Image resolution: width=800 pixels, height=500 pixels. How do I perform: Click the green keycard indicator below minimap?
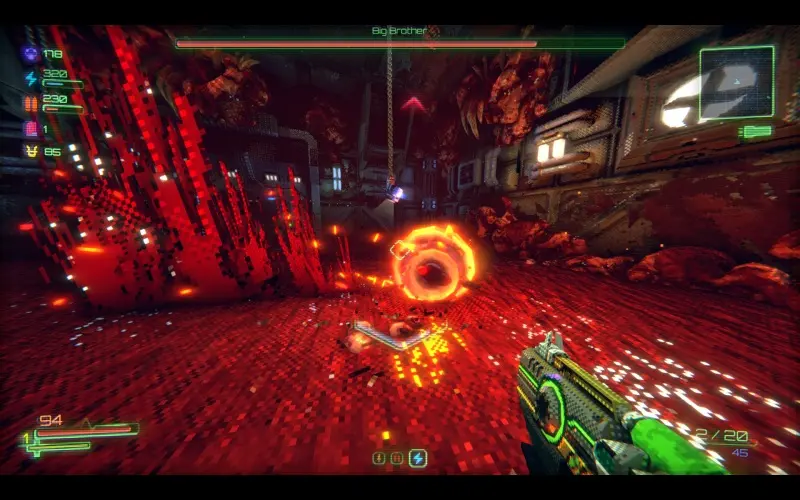tap(757, 131)
